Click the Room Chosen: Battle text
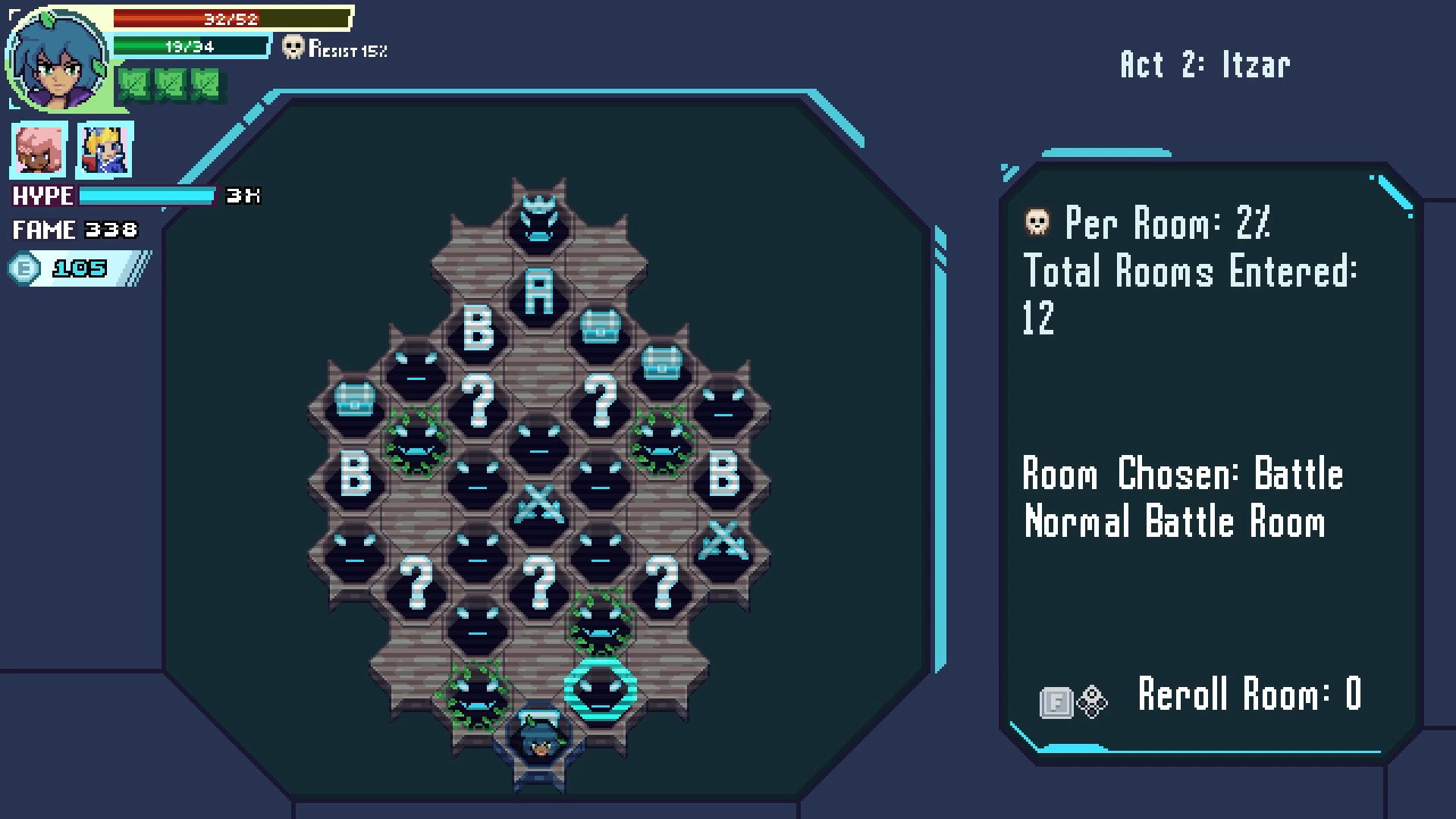The width and height of the screenshot is (1456, 819). (1181, 474)
